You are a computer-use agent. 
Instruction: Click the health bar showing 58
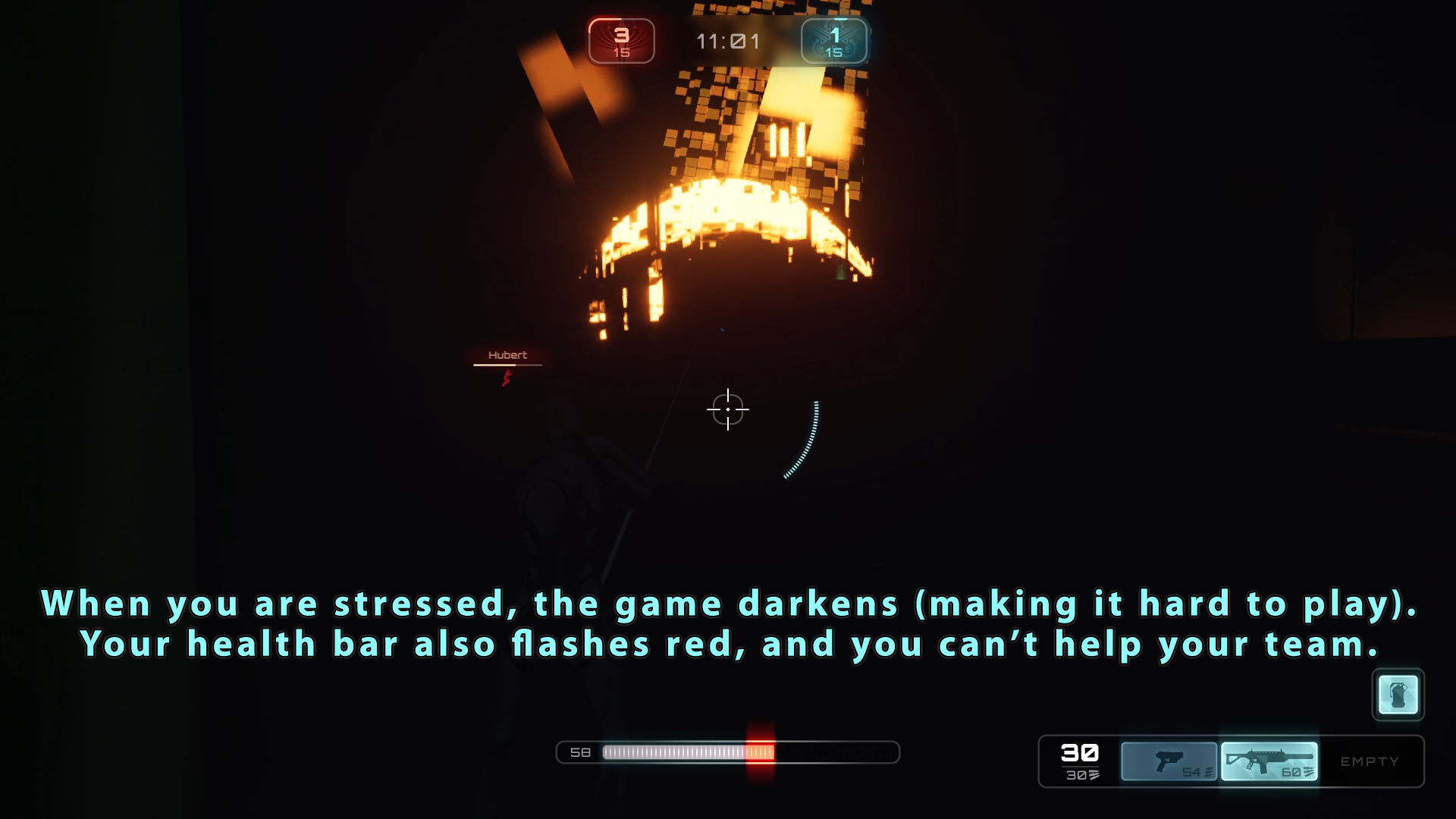click(x=728, y=753)
